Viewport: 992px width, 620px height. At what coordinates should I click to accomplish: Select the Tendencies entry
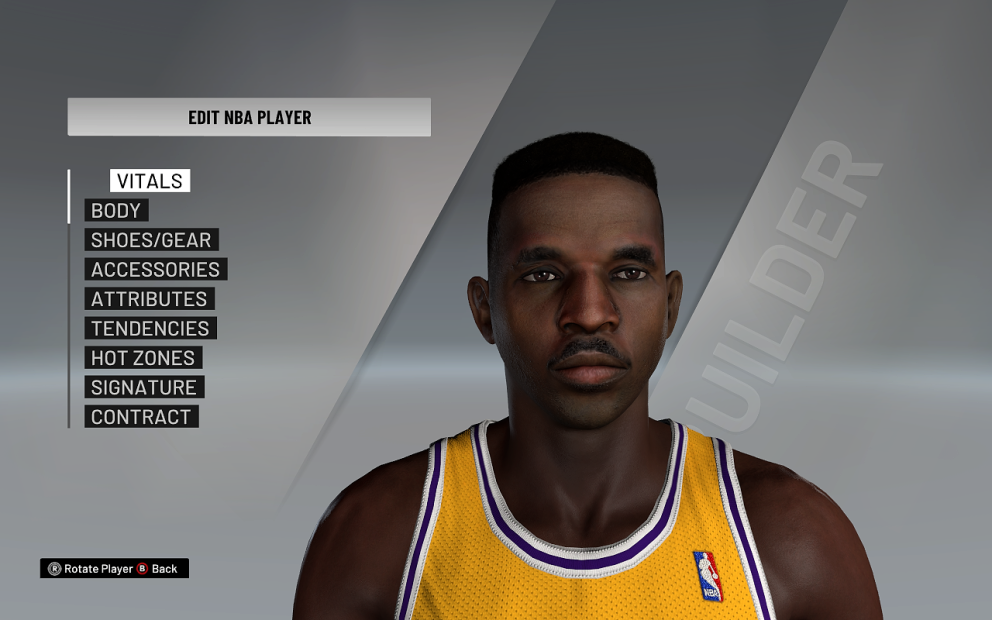click(150, 328)
